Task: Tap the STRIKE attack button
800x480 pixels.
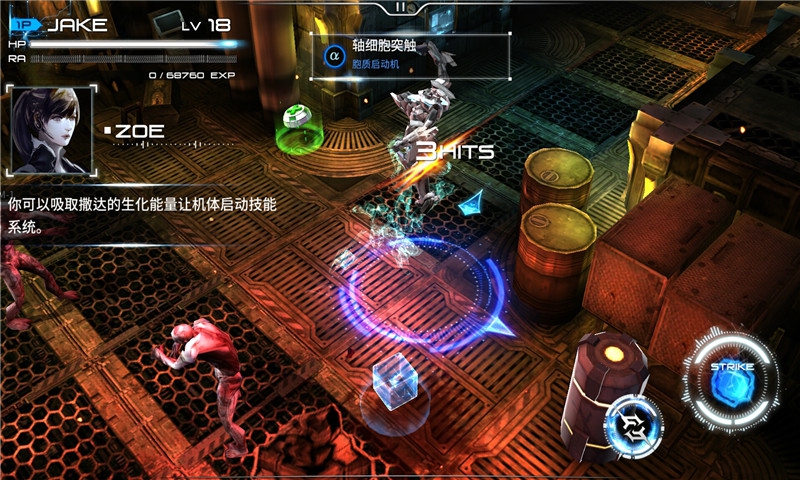Action: coord(731,380)
